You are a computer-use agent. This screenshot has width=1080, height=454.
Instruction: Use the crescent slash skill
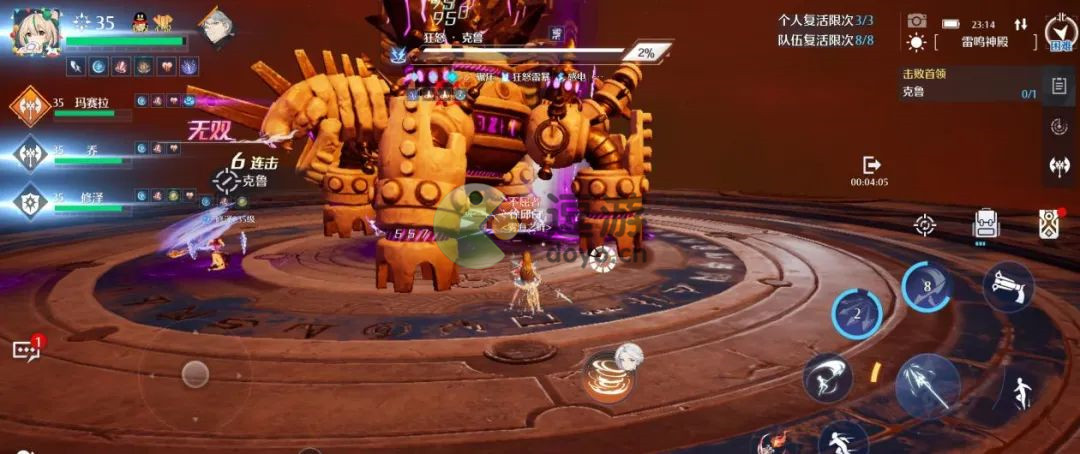(827, 377)
